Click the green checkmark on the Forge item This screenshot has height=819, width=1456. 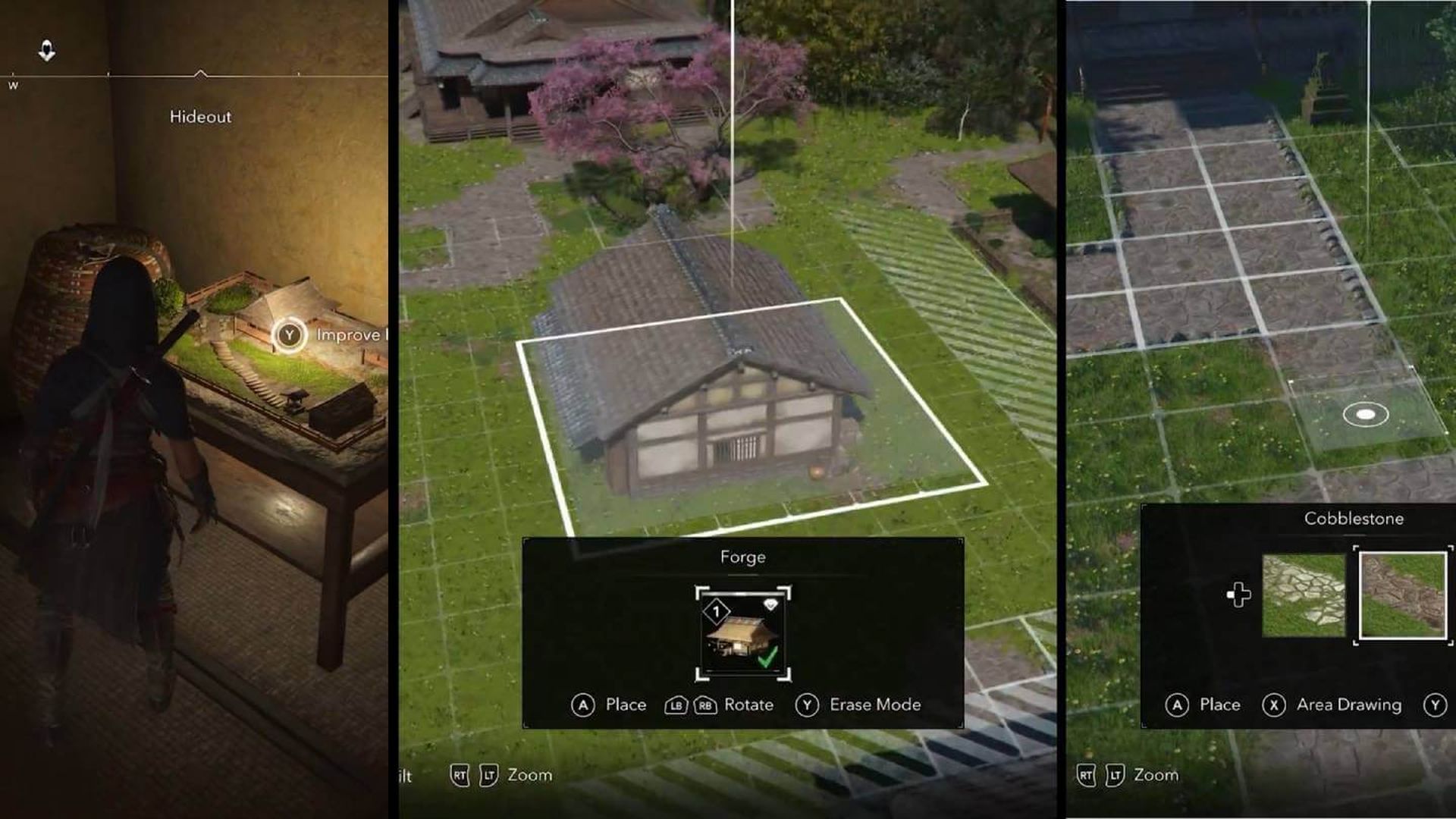point(768,657)
